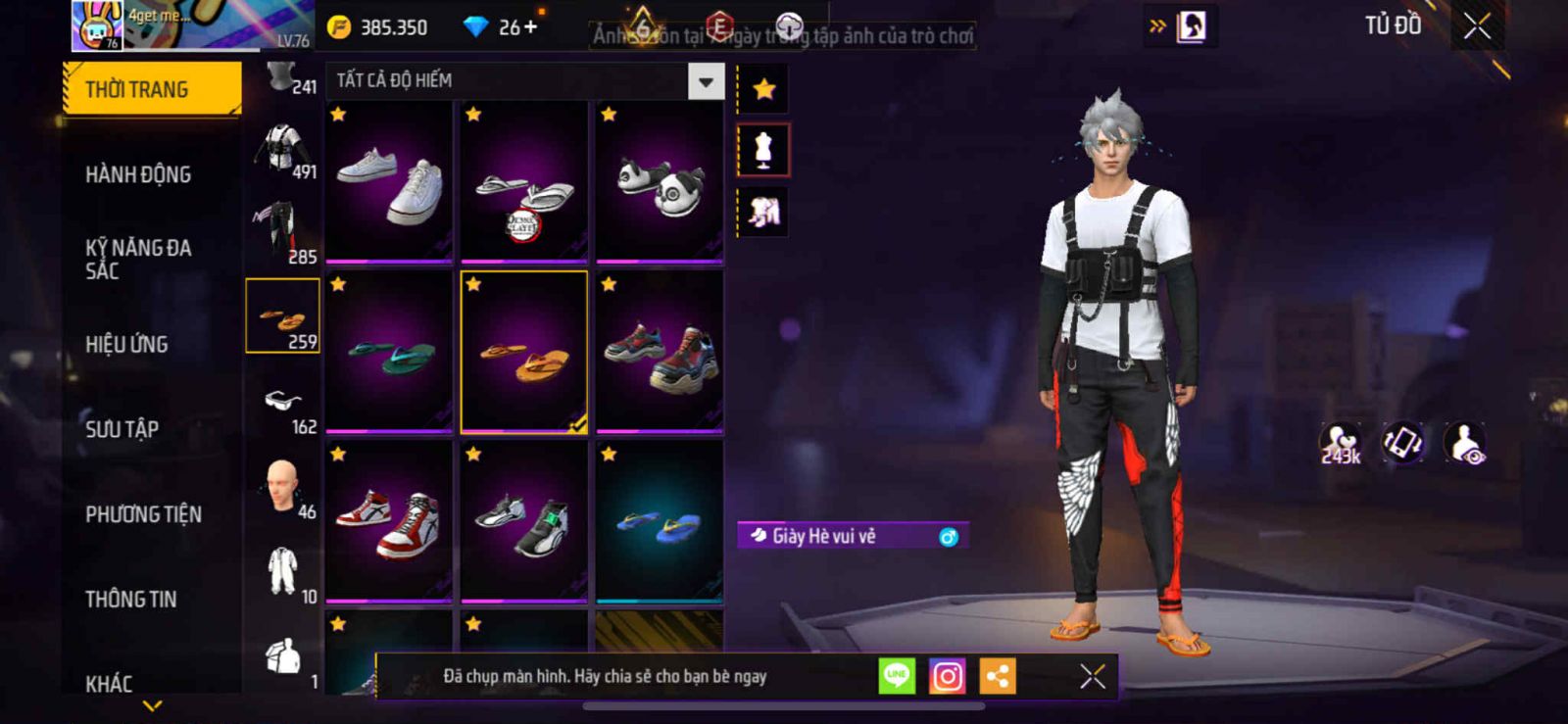Viewport: 1568px width, 724px height.
Task: Open the Phương Tiện tab
Action: pyautogui.click(x=143, y=514)
